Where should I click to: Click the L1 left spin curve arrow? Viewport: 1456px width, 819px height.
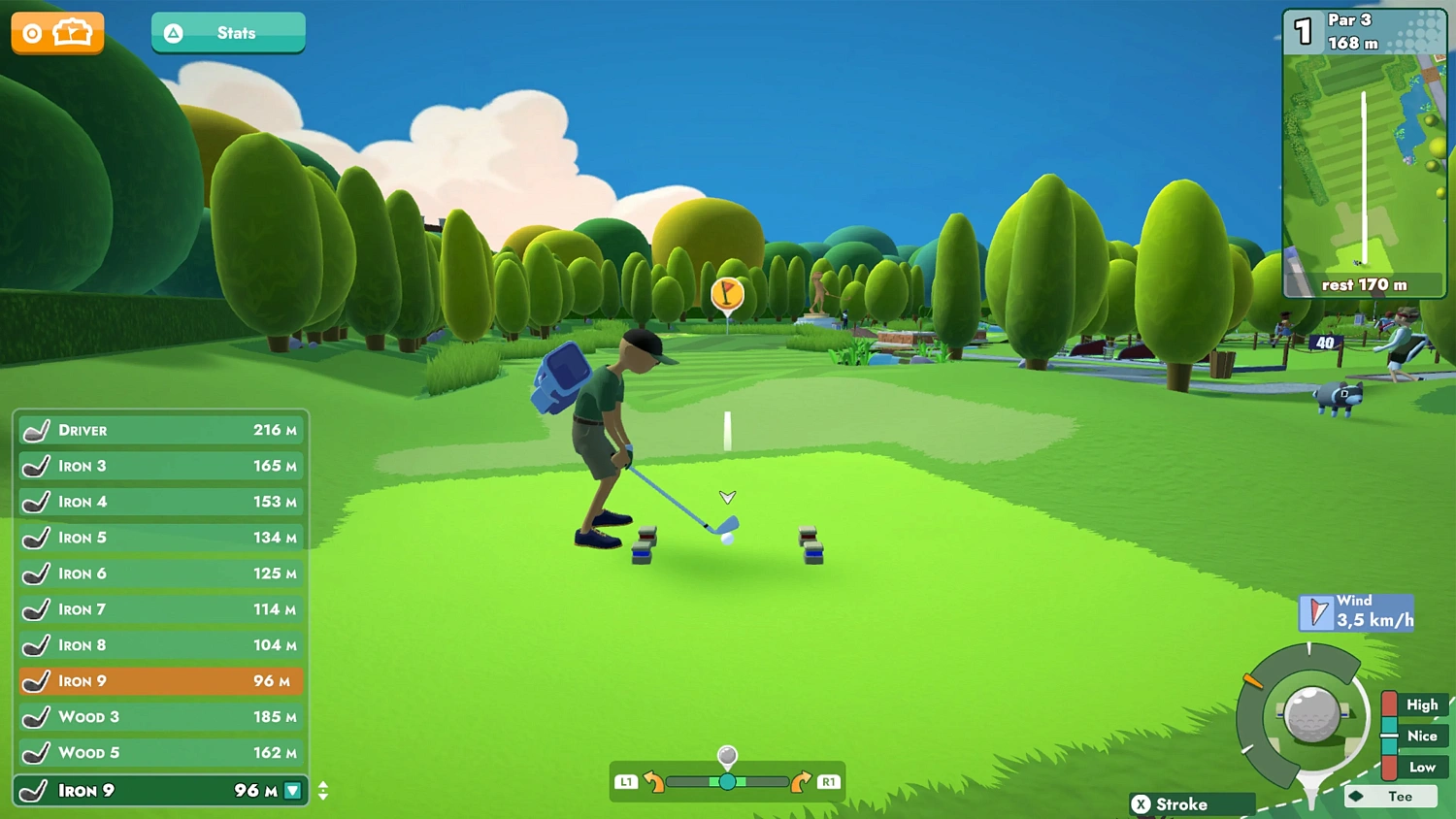pos(652,781)
